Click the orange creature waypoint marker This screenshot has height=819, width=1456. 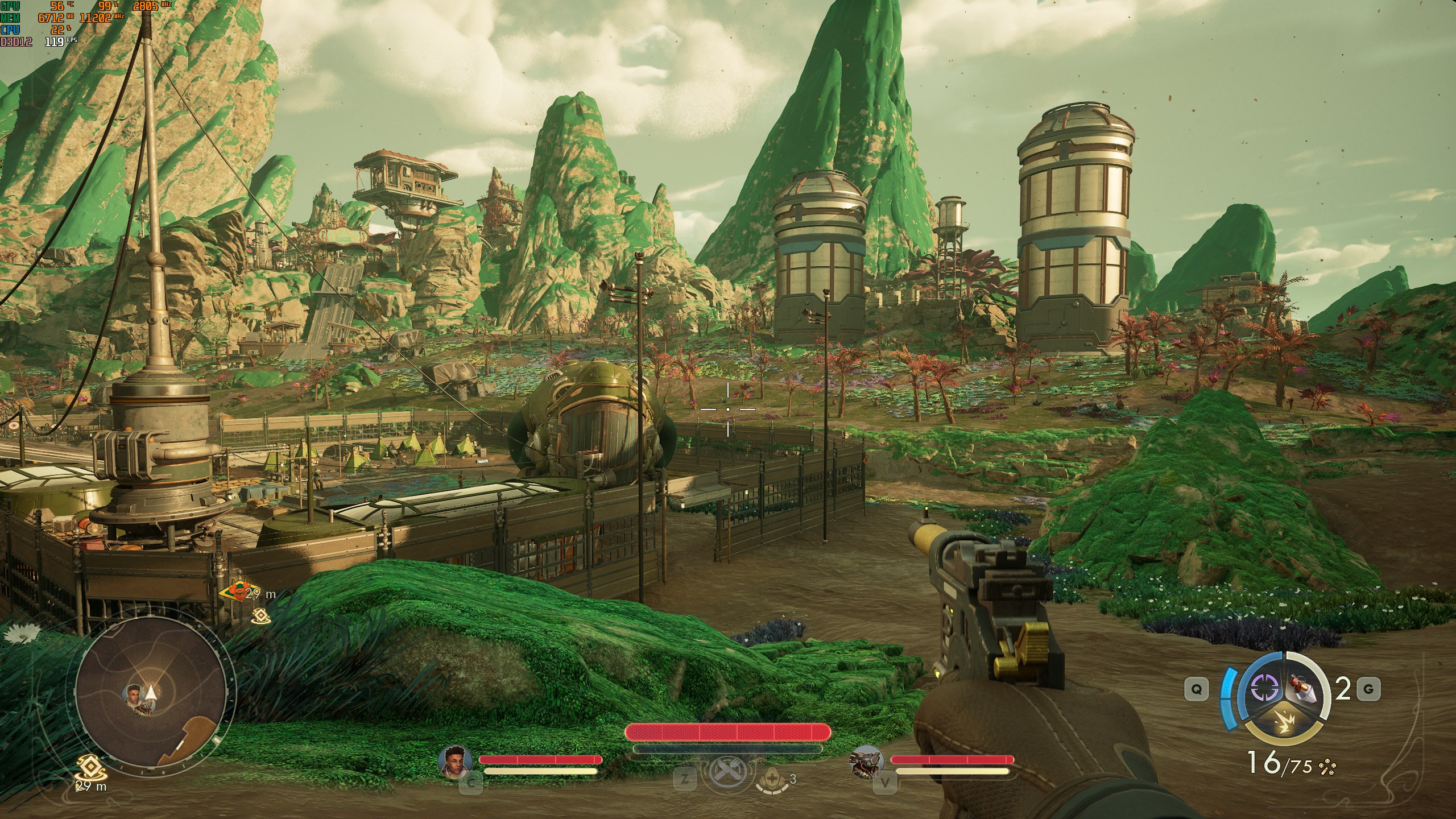(237, 593)
